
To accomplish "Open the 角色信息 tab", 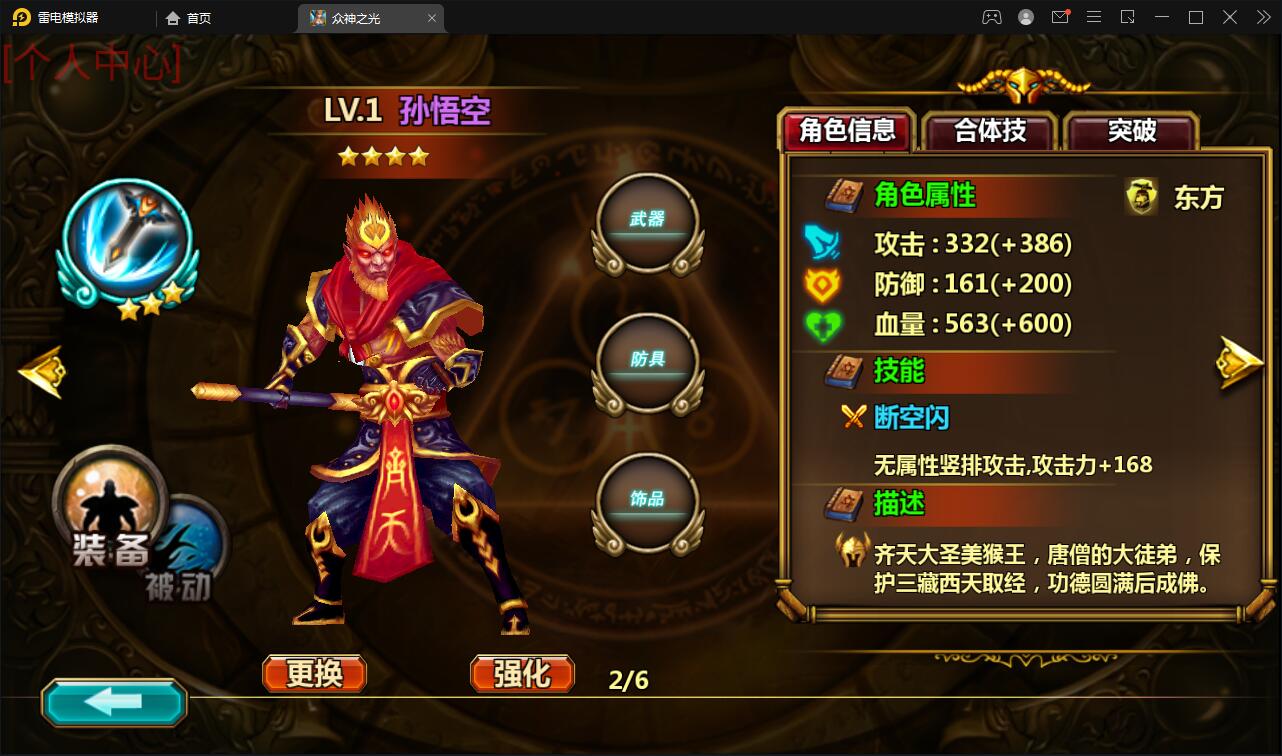I will point(845,129).
